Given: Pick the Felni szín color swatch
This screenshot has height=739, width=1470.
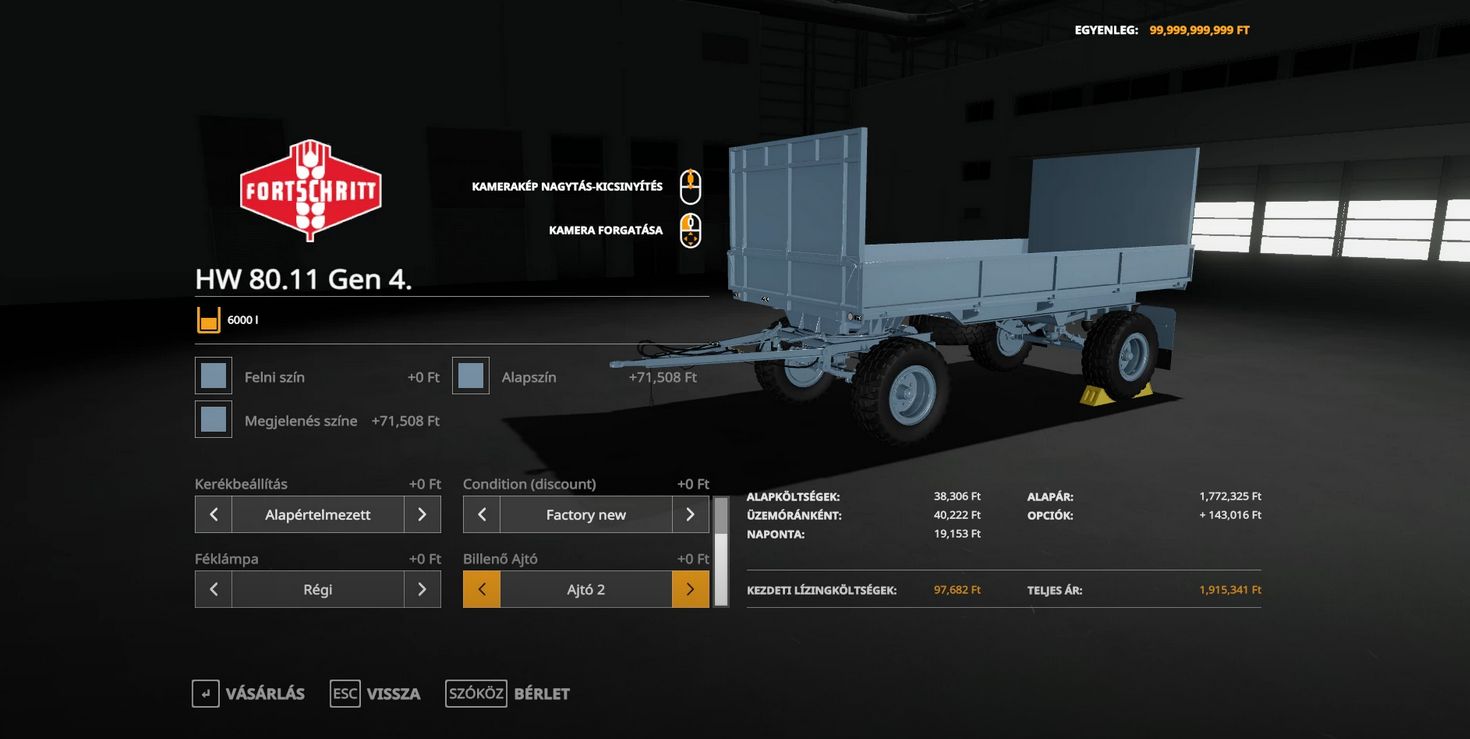Looking at the screenshot, I should [213, 376].
